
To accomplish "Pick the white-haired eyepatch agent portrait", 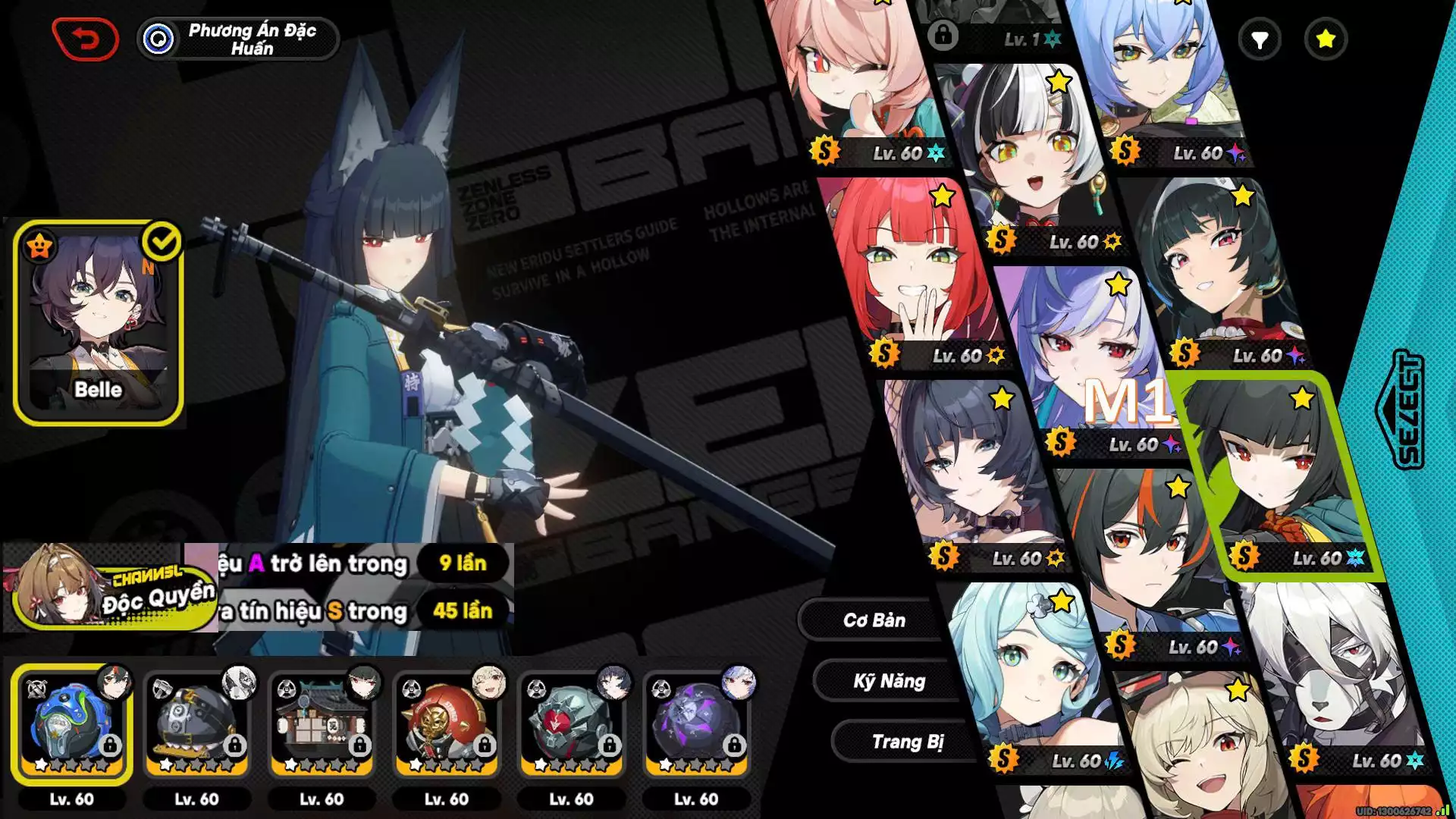I will pyautogui.click(x=1335, y=667).
